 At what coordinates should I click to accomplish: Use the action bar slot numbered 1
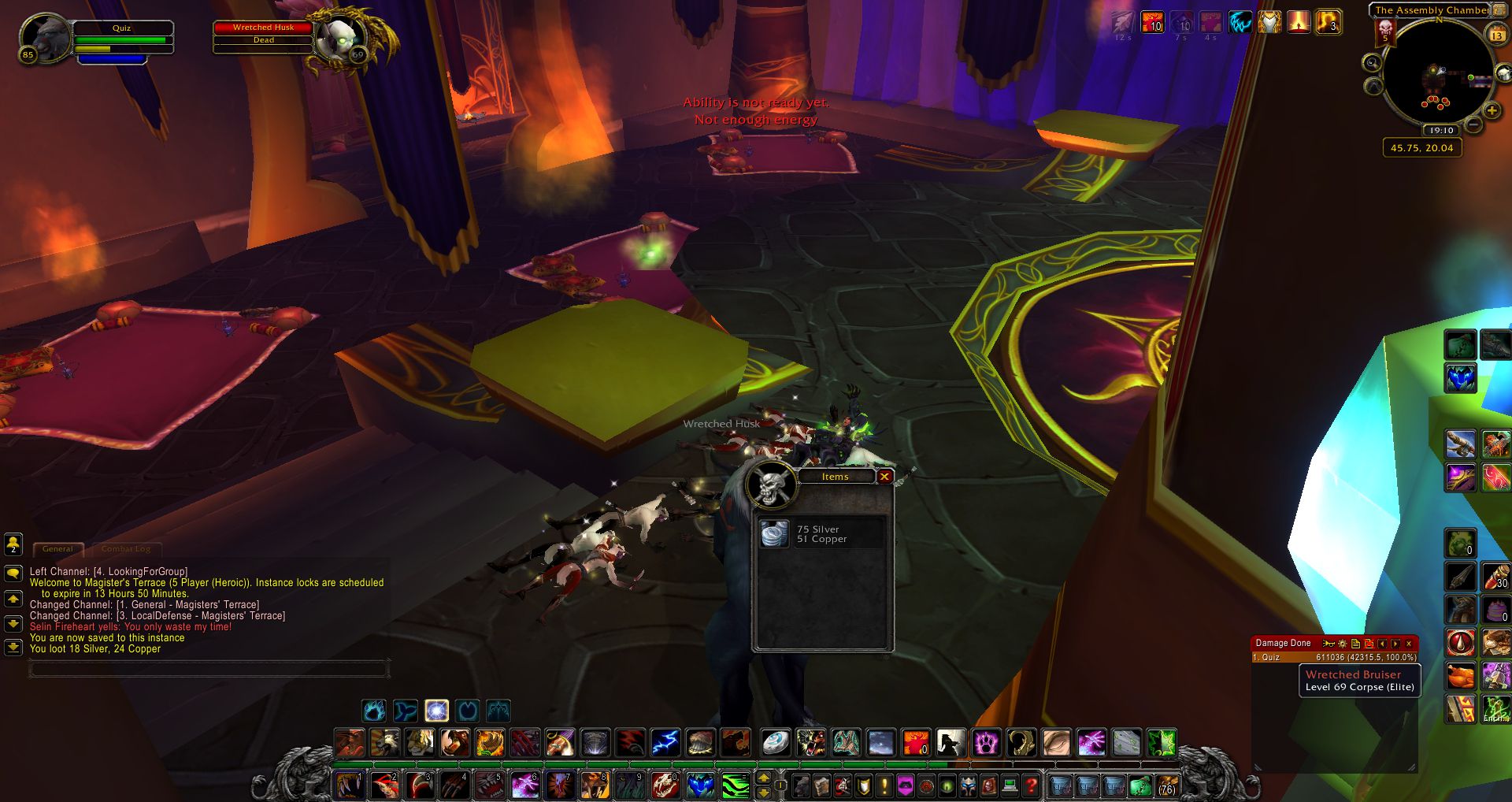point(349,785)
